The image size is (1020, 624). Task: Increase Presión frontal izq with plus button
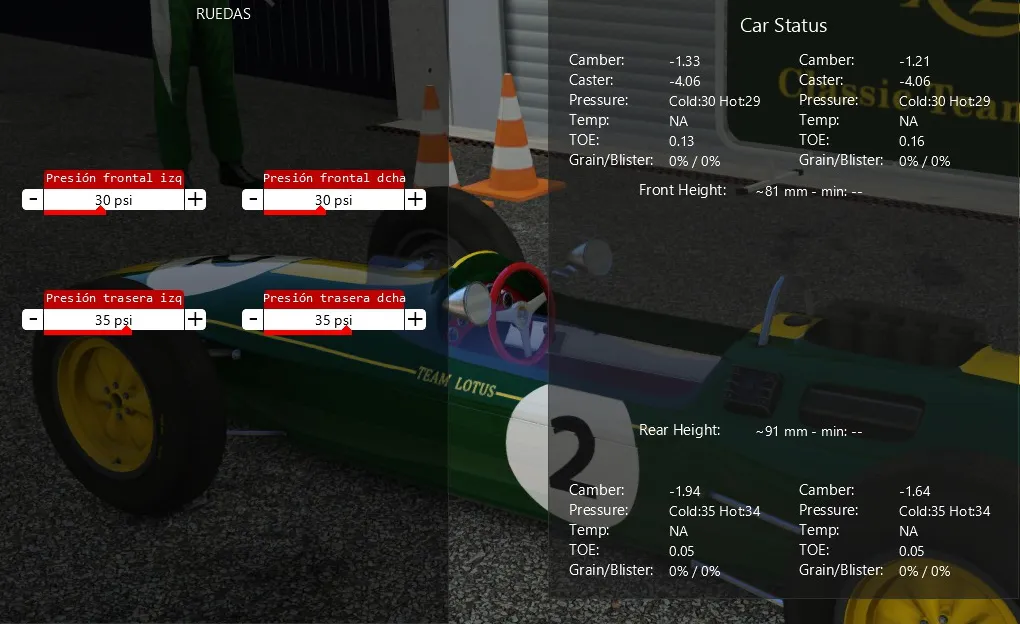195,200
